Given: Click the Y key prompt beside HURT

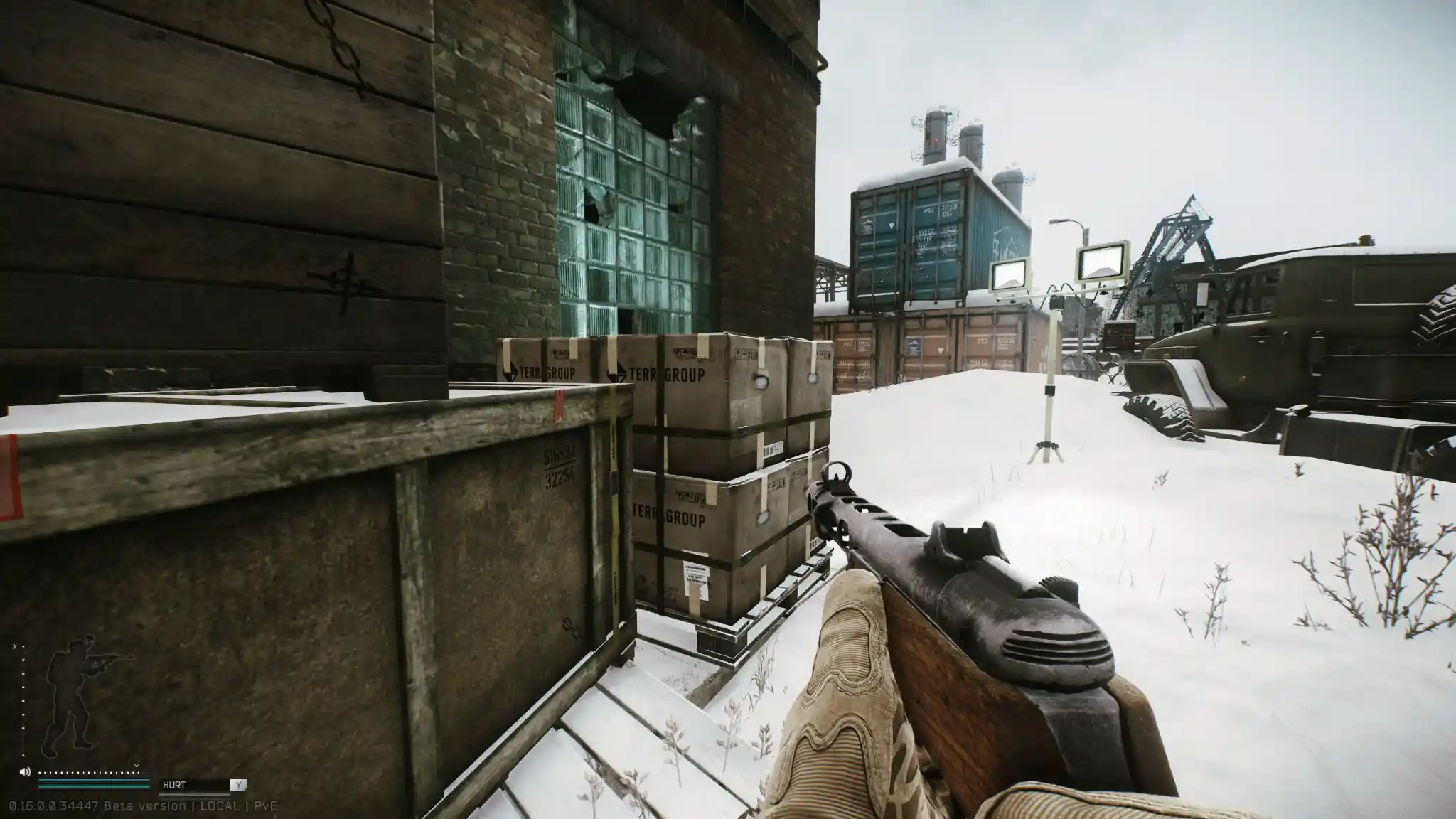Looking at the screenshot, I should point(239,785).
